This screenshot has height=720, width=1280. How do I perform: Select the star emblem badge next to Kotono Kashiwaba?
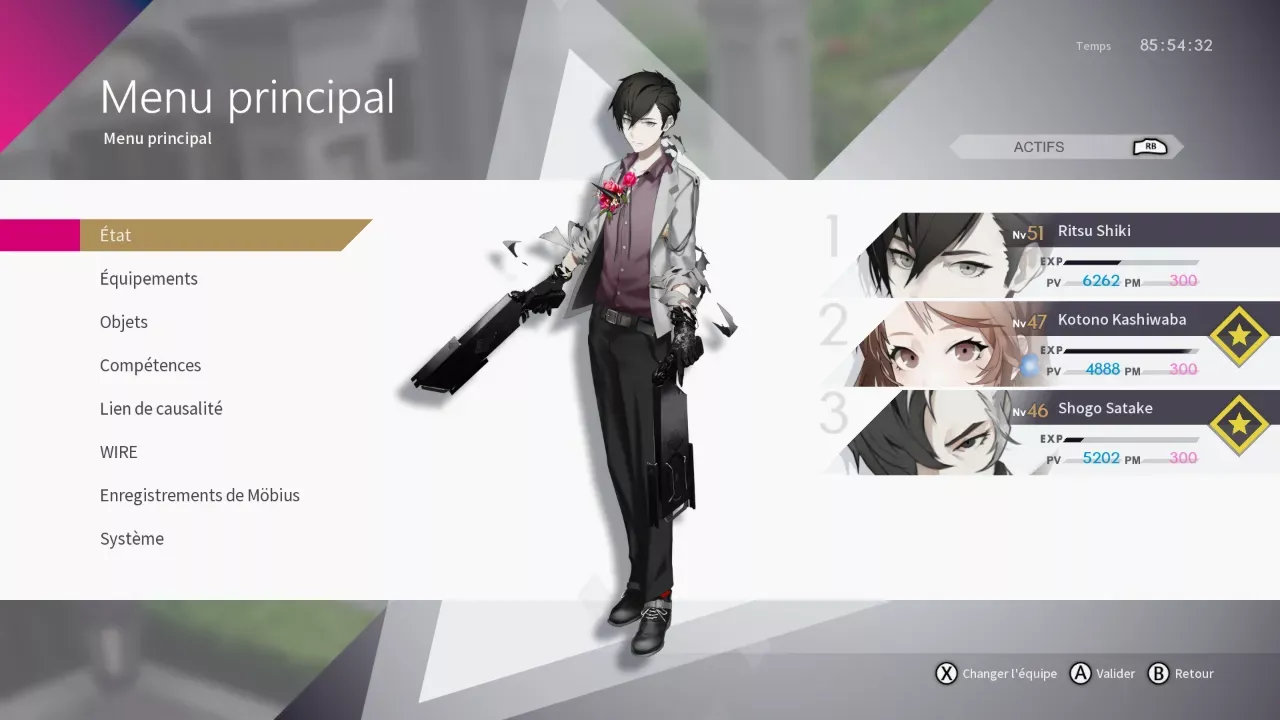click(x=1240, y=335)
